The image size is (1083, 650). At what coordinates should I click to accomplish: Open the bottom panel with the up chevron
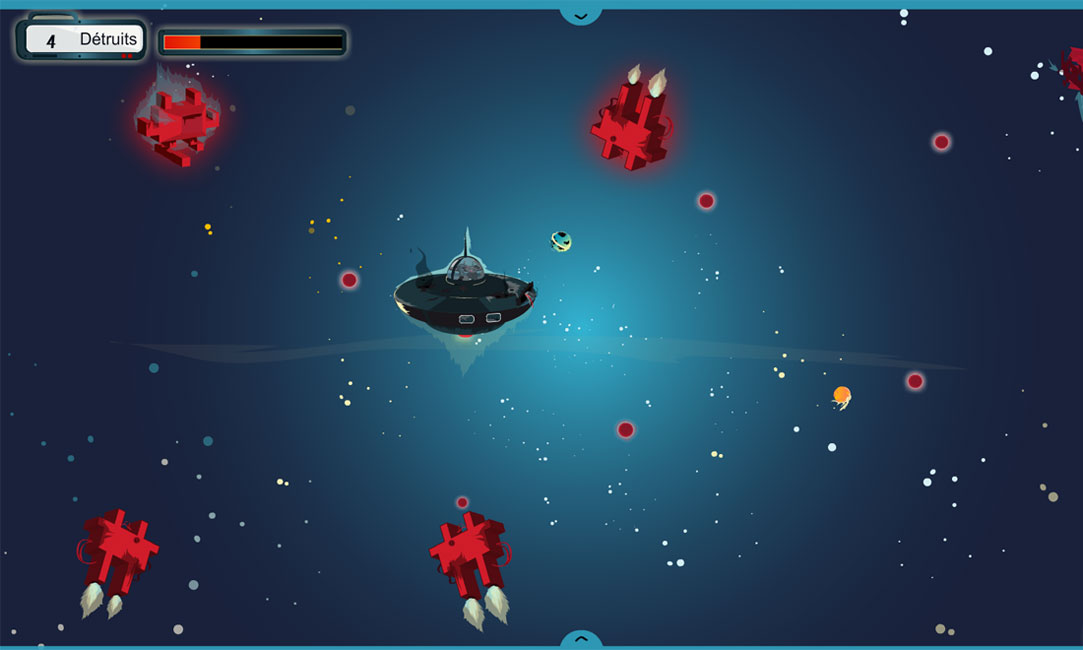(581, 638)
